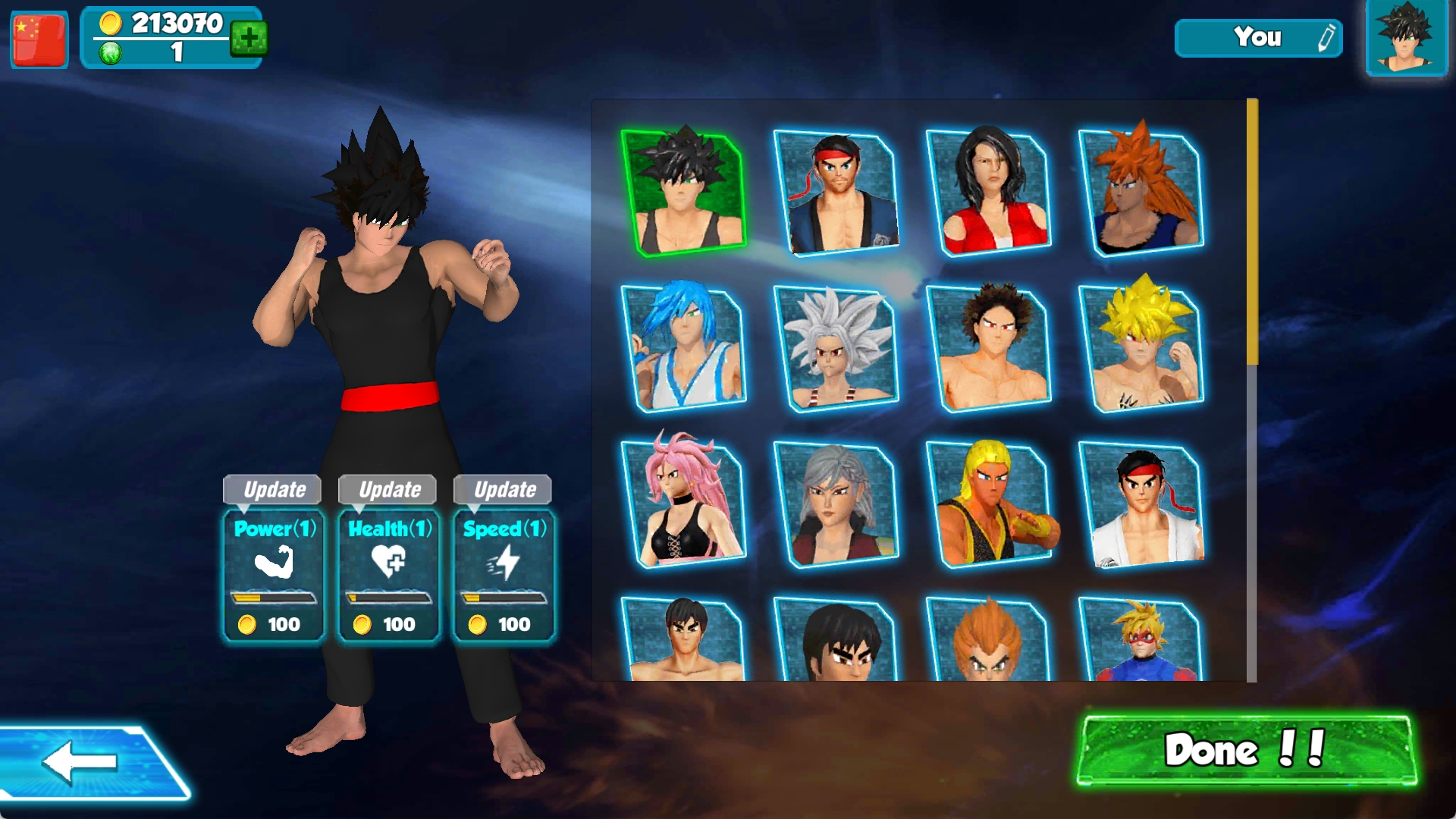Upgrade the Health stat
1456x819 pixels.
point(388,489)
